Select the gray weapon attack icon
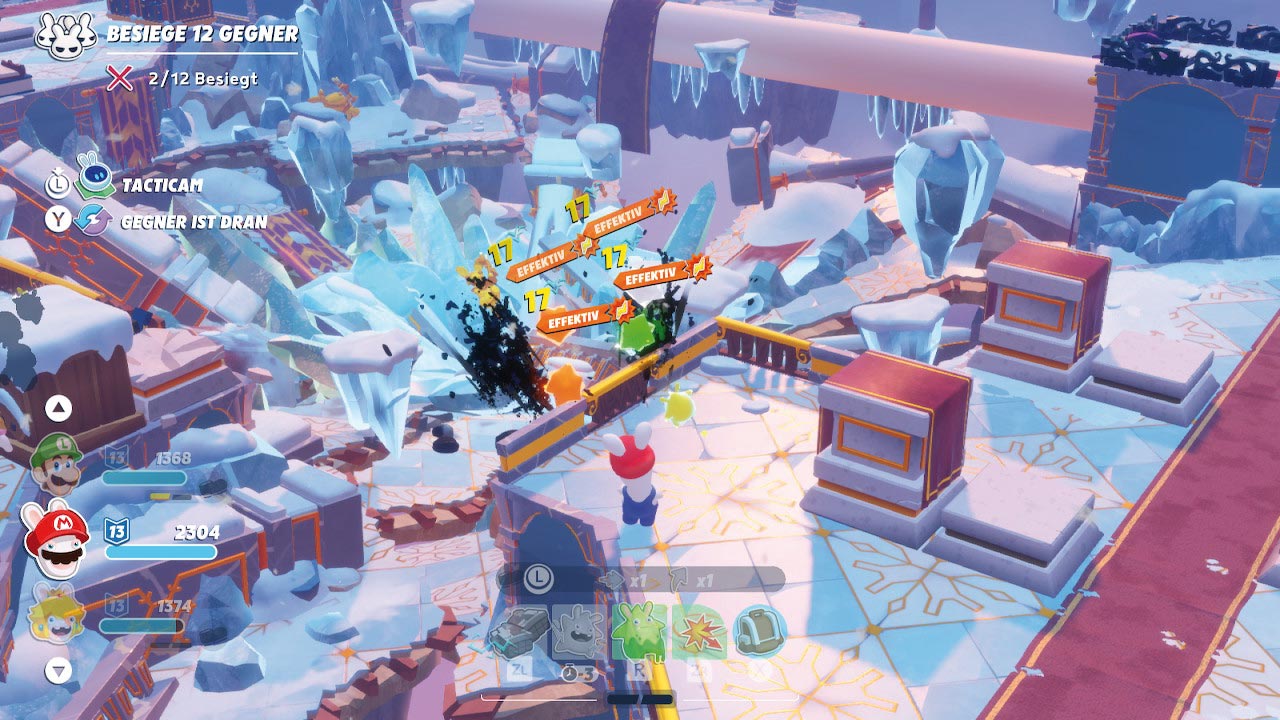 [518, 632]
